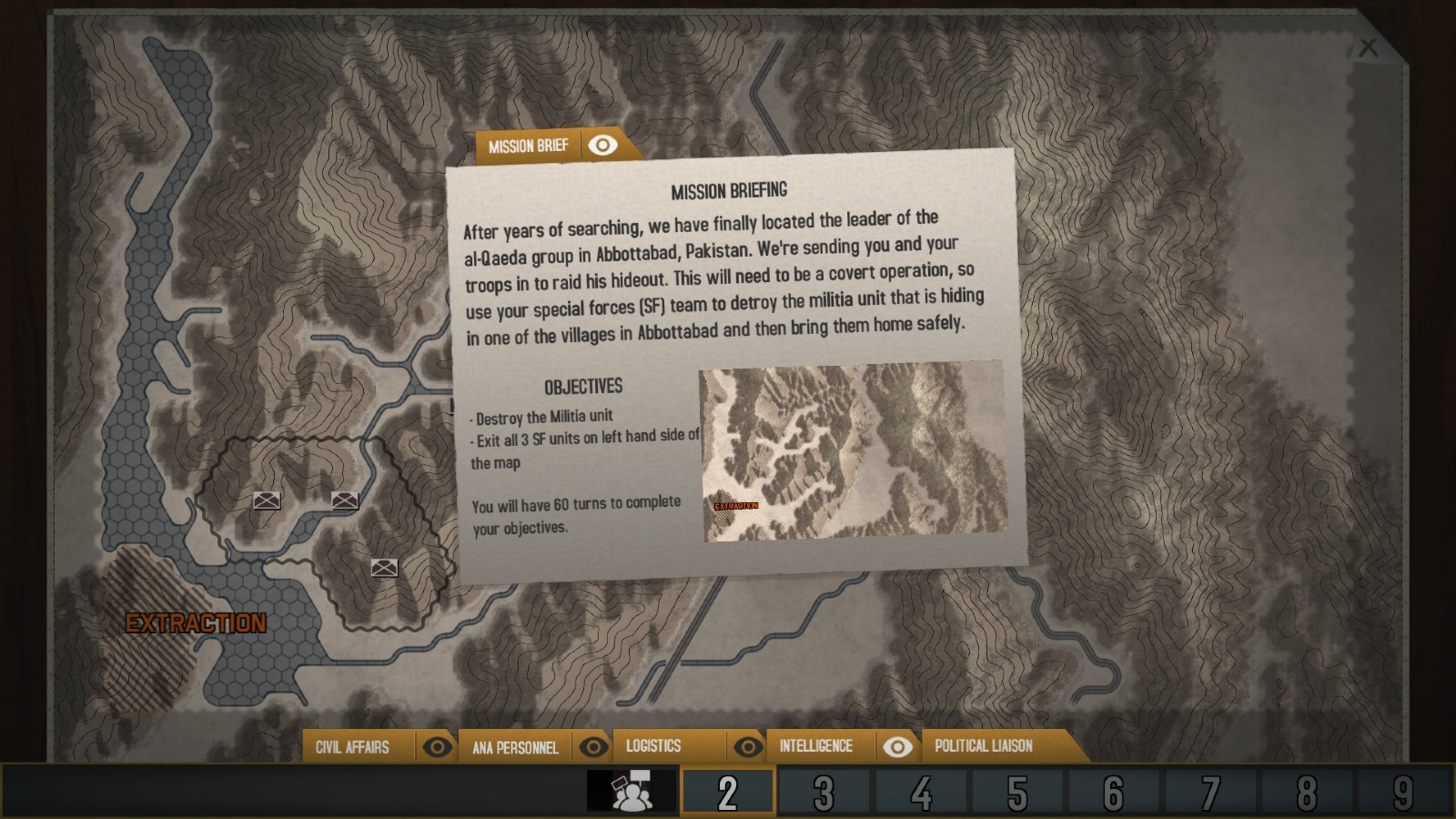
Task: Open the Intelligence tab
Action: point(814,746)
